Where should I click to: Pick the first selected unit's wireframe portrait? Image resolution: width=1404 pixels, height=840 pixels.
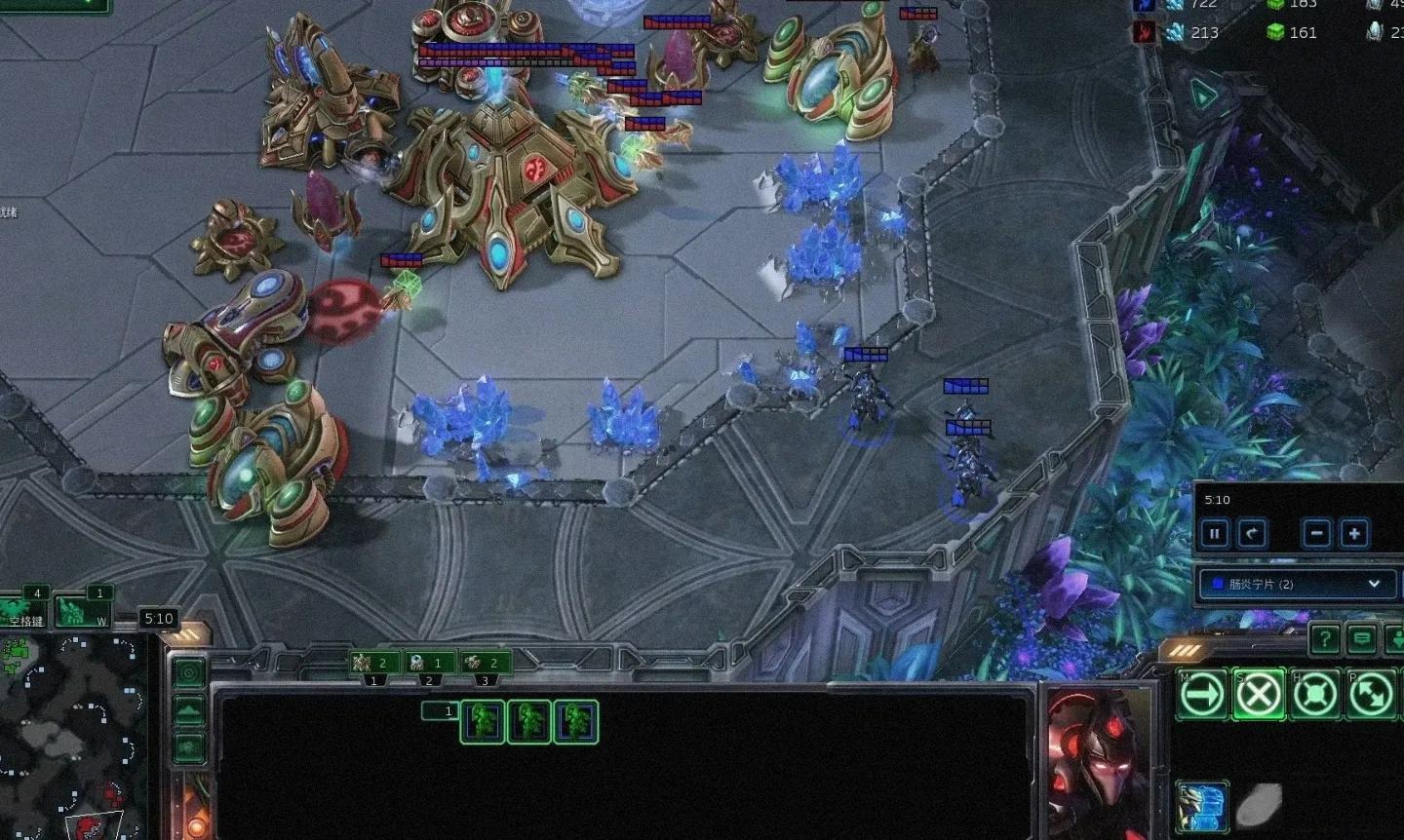[x=483, y=722]
